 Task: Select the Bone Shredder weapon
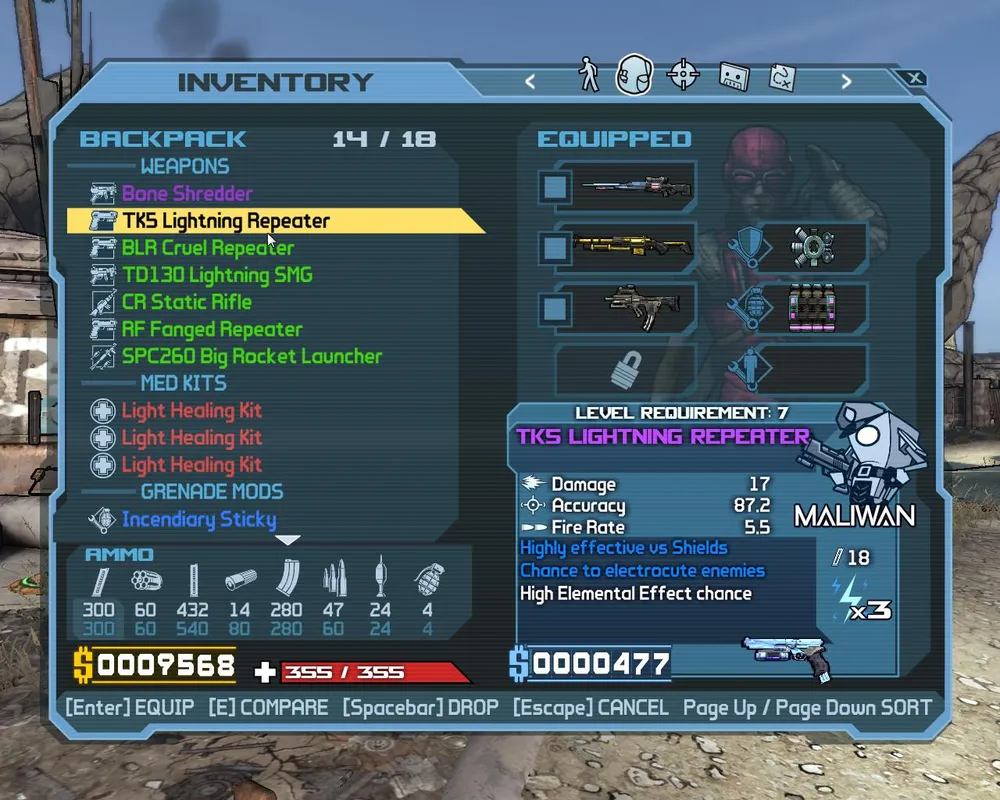click(x=187, y=194)
